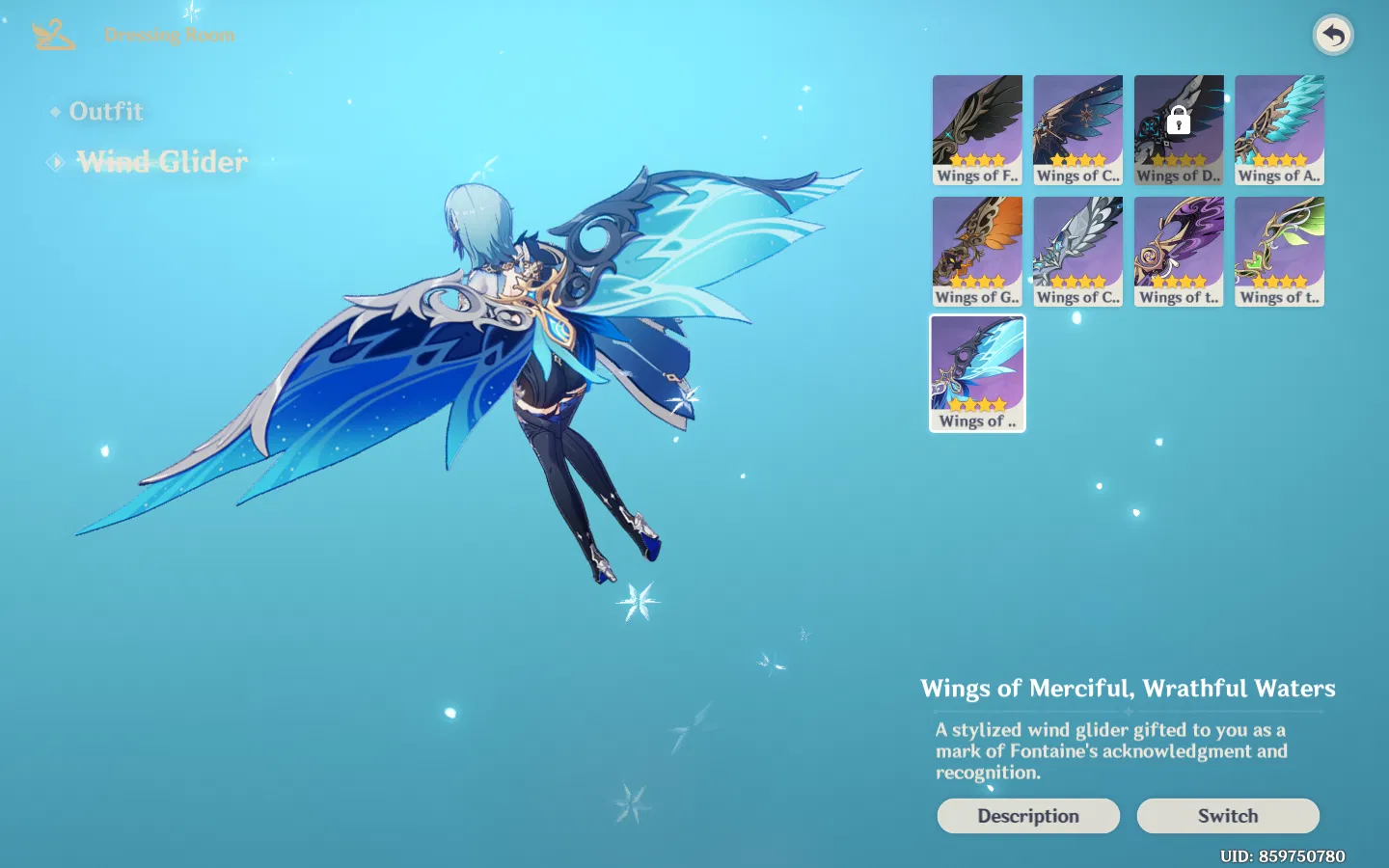The image size is (1389, 868).
Task: Click the Dressing Room hanger icon
Action: [52, 35]
